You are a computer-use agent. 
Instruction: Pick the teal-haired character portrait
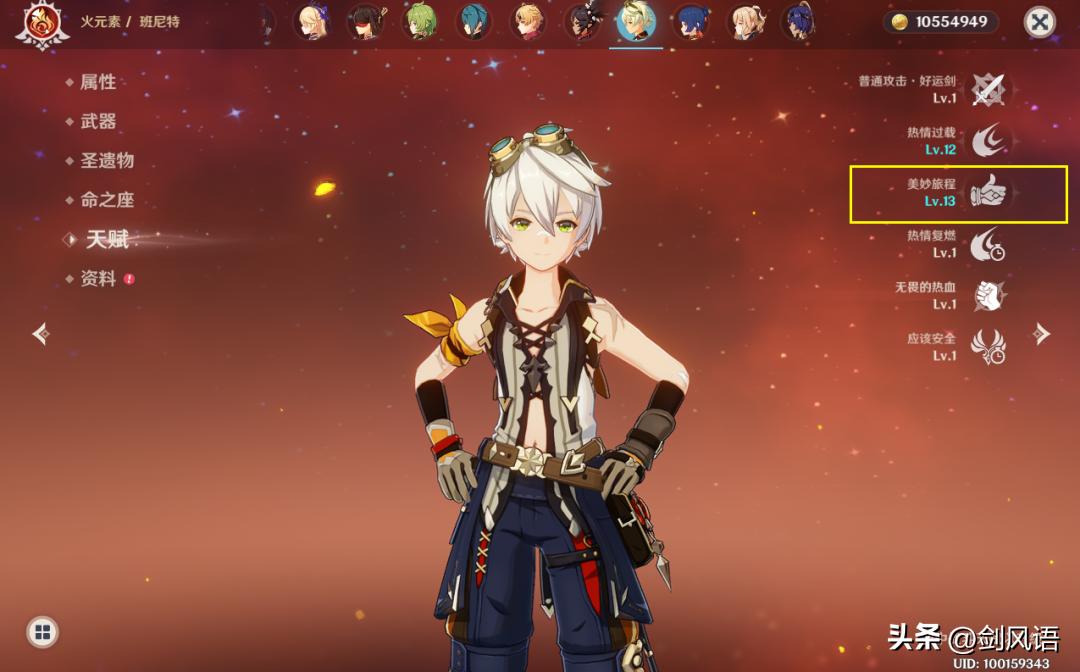tap(474, 21)
